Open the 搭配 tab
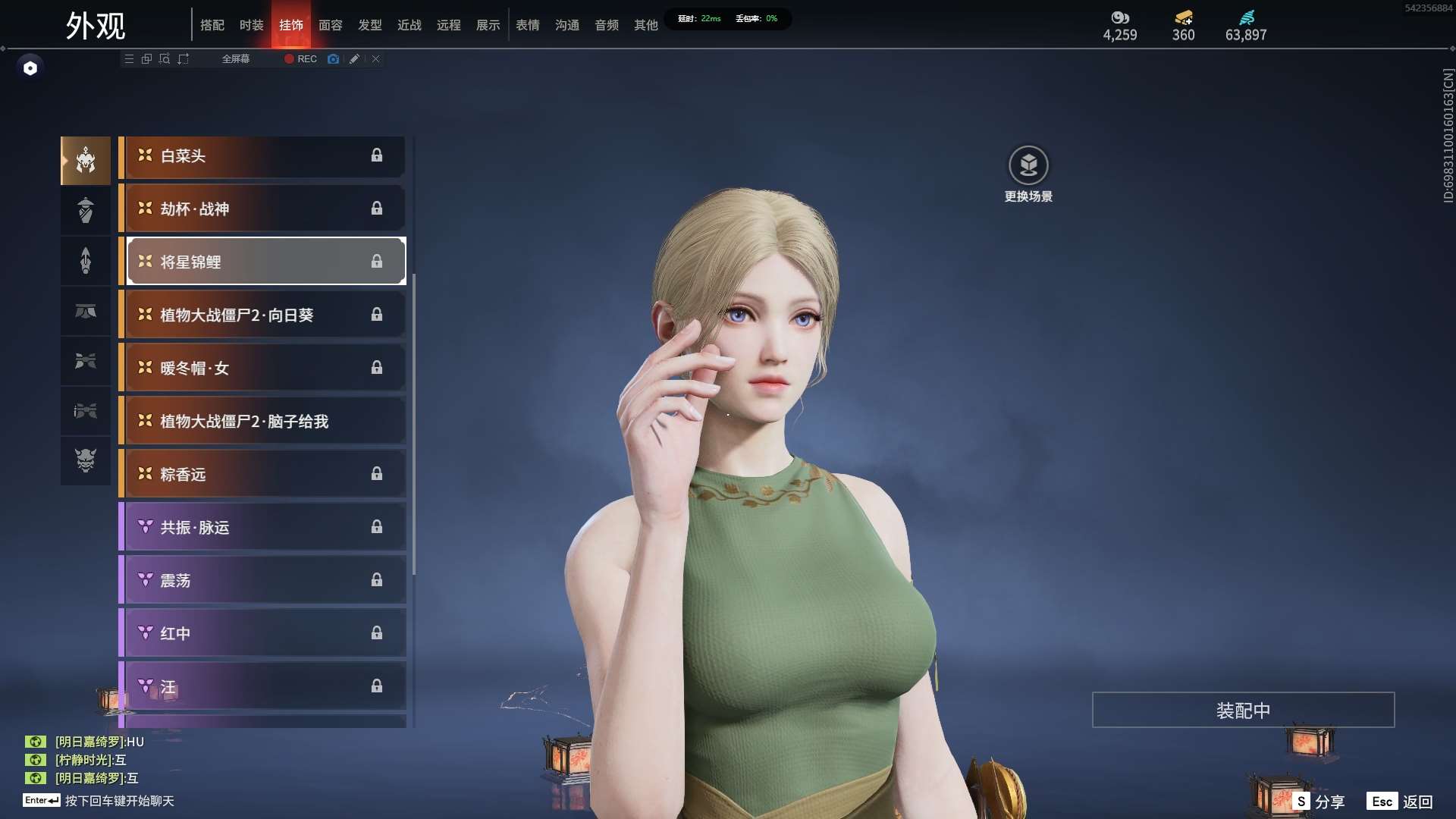1456x819 pixels. click(x=212, y=25)
